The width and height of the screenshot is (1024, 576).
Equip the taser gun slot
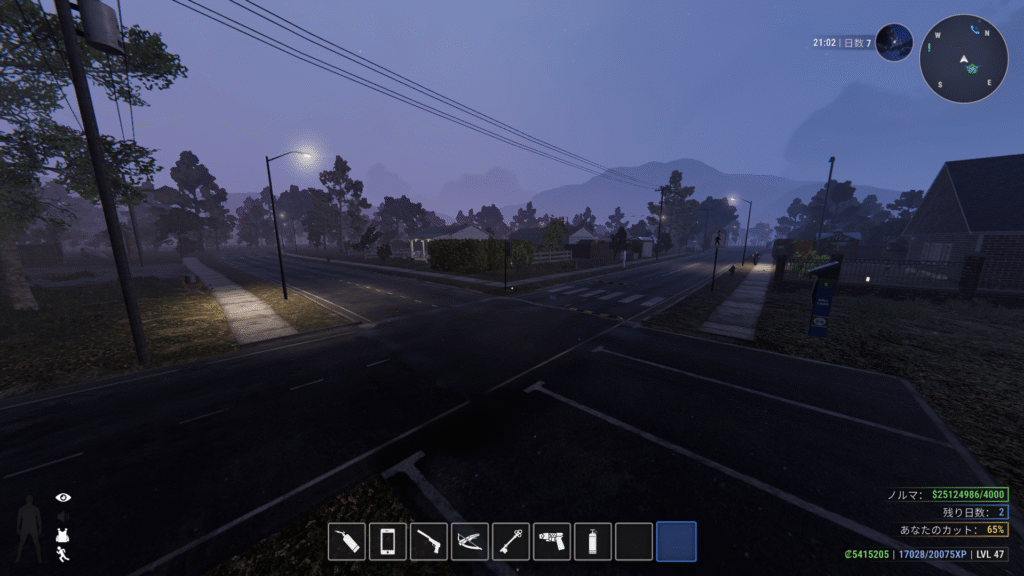tap(552, 541)
